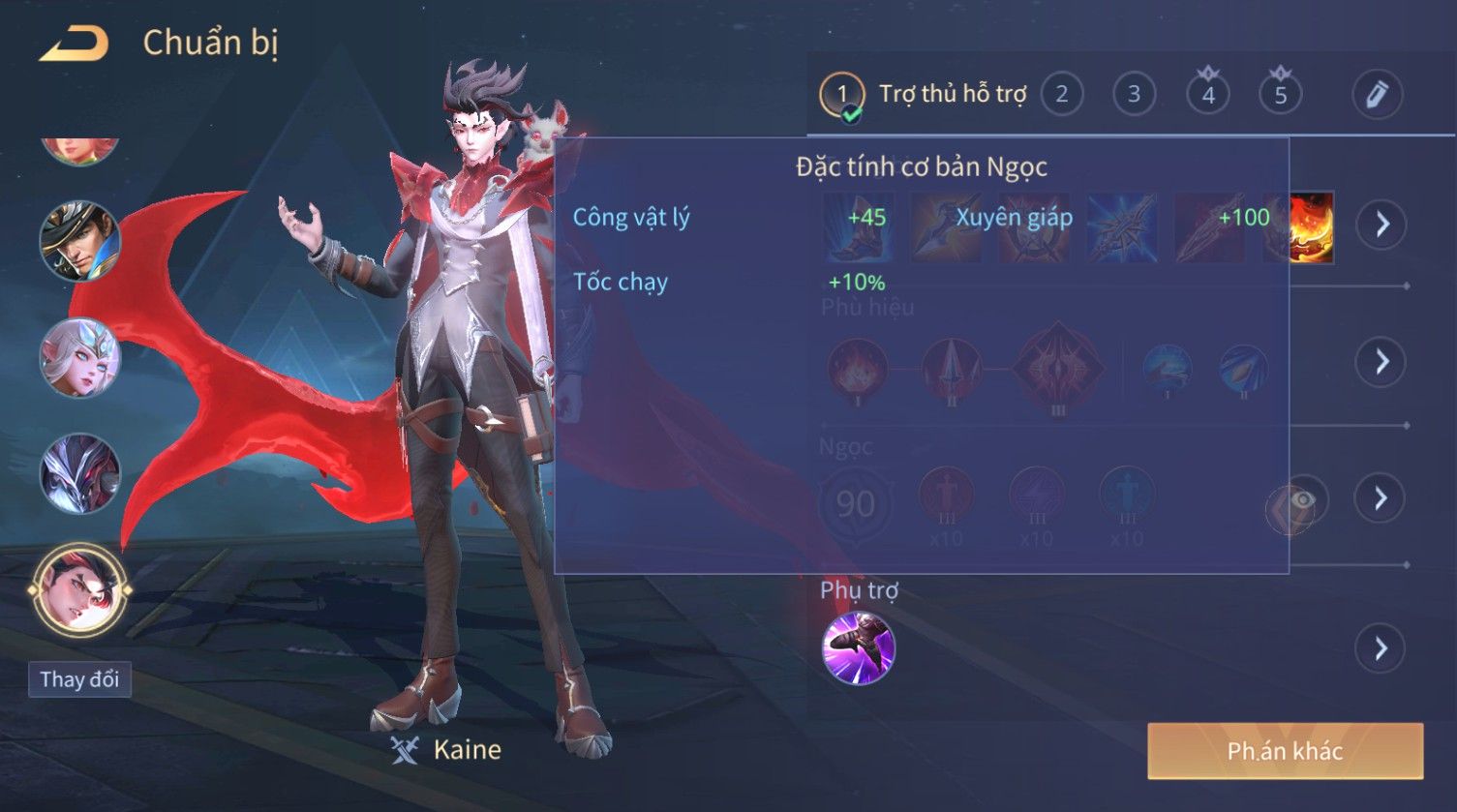The image size is (1457, 812).
Task: Open locked loadout tab 4
Action: pos(1208,95)
